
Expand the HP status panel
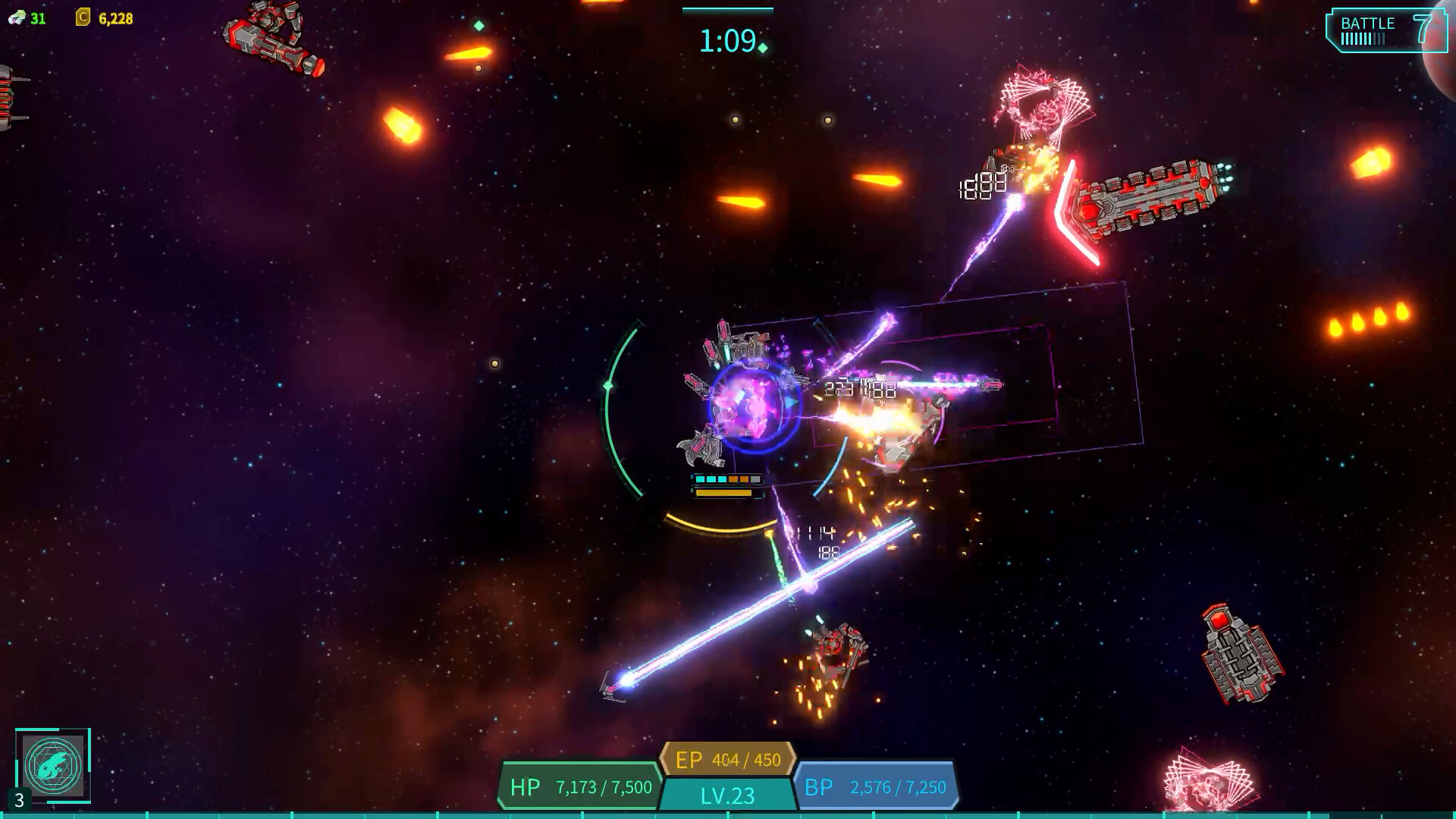click(580, 787)
